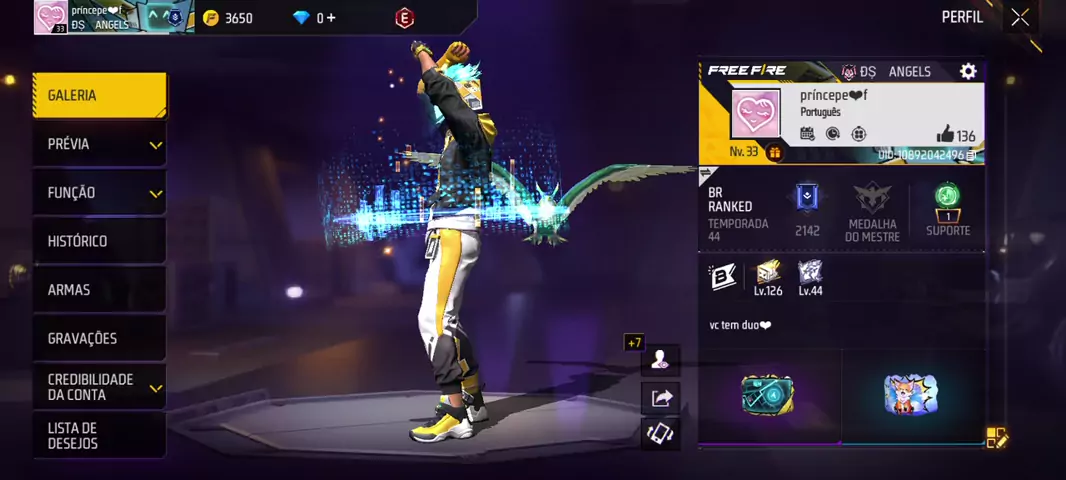Open the Galeria tab

tap(99, 96)
